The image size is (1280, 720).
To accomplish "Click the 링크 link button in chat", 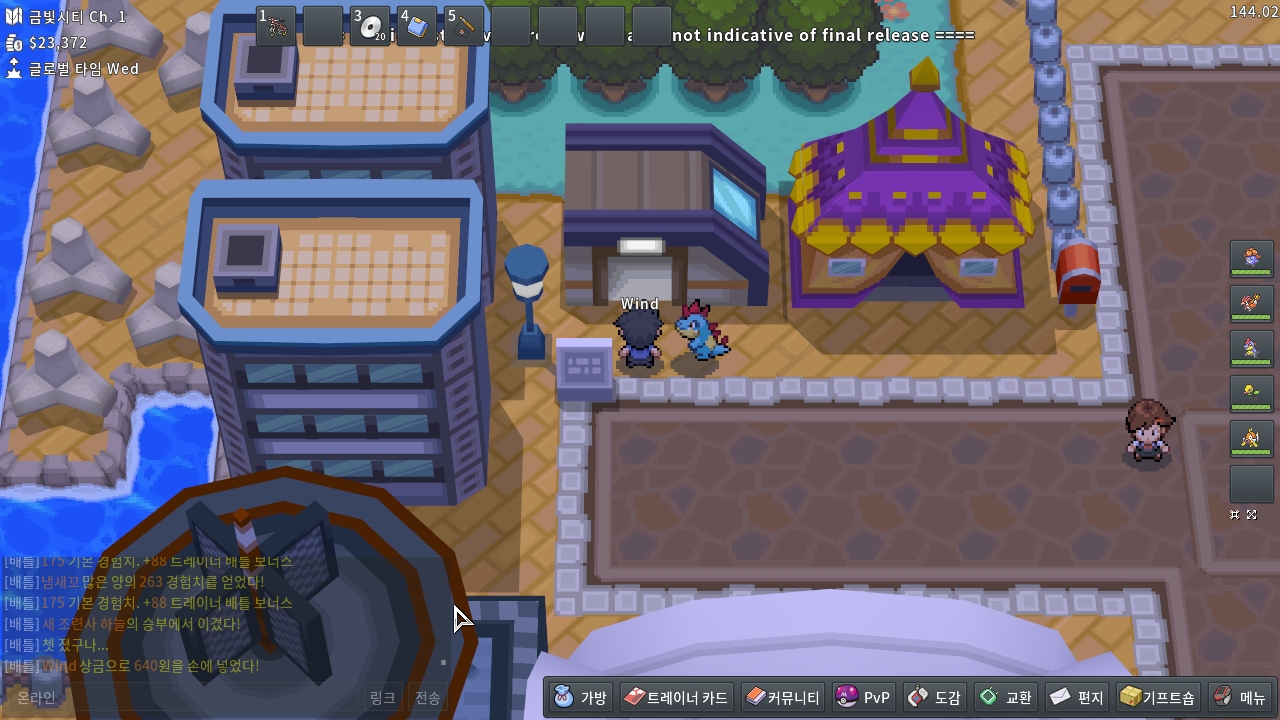I will click(382, 698).
